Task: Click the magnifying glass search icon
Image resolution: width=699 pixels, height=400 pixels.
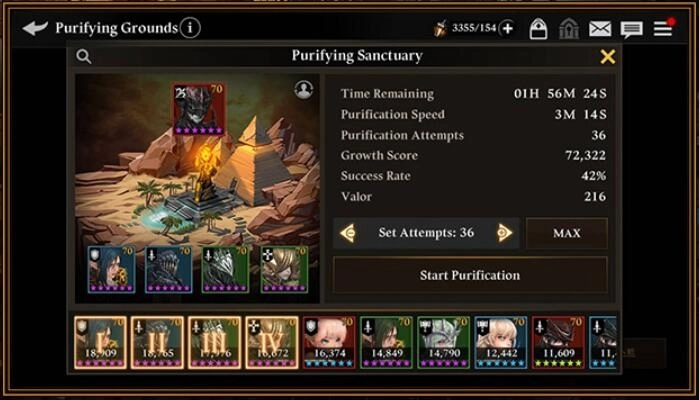Action: click(x=84, y=57)
